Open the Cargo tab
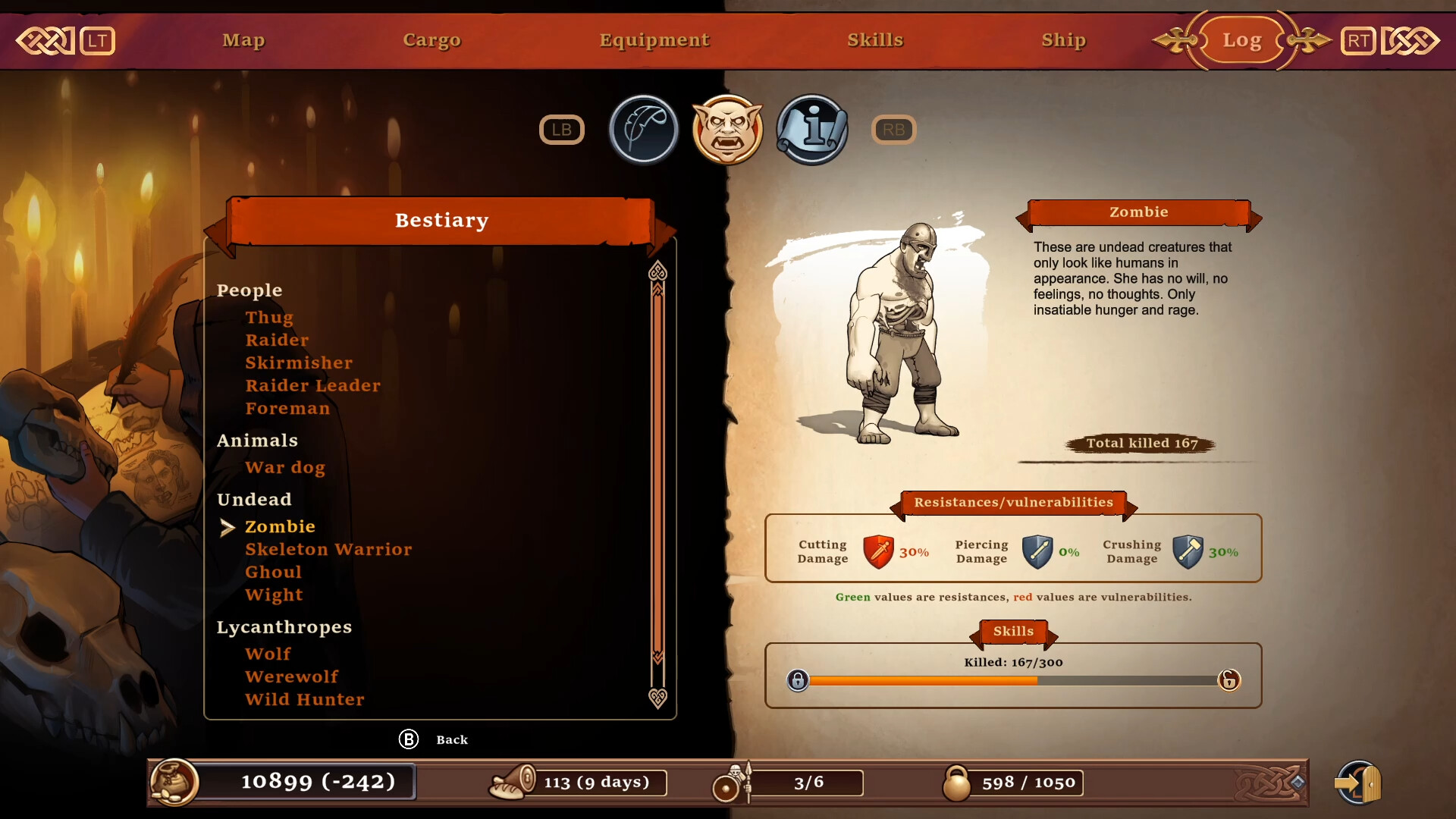The height and width of the screenshot is (819, 1456). pos(431,40)
